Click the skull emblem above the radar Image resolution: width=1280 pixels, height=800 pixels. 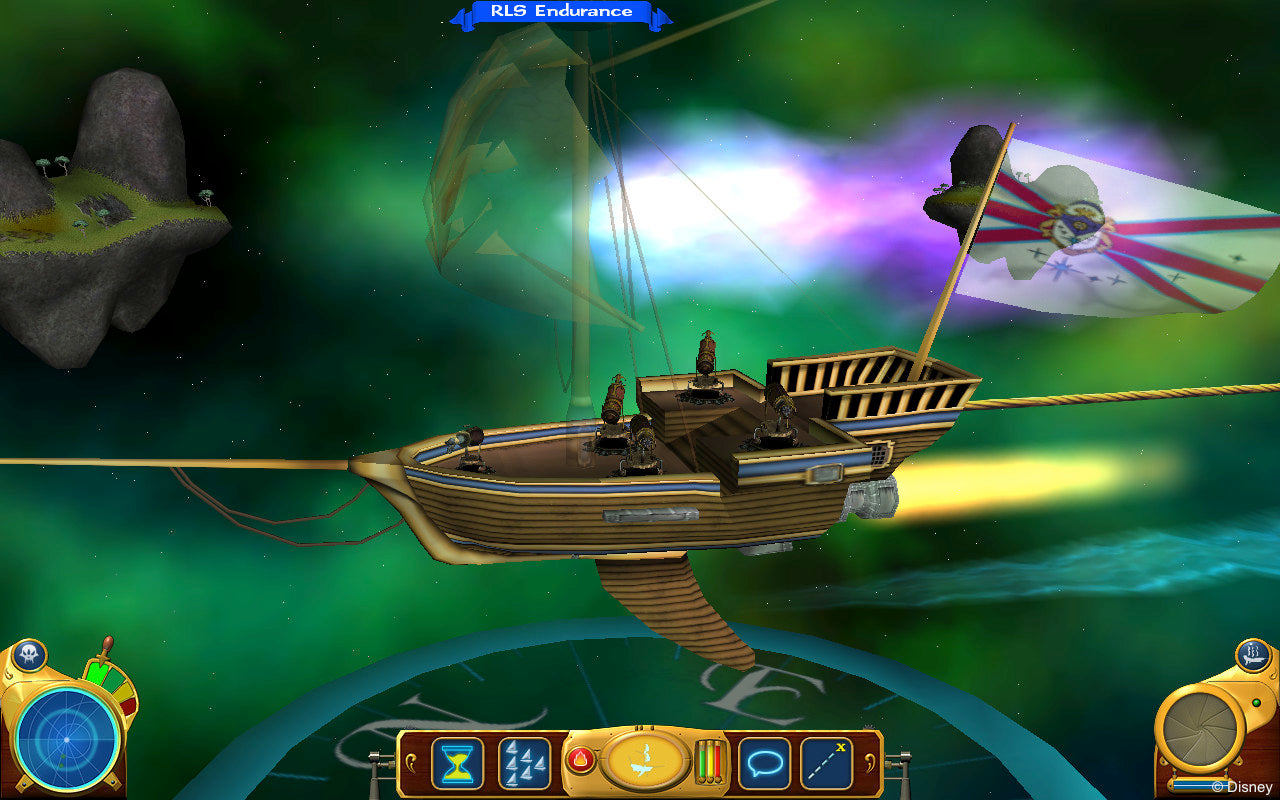30,653
